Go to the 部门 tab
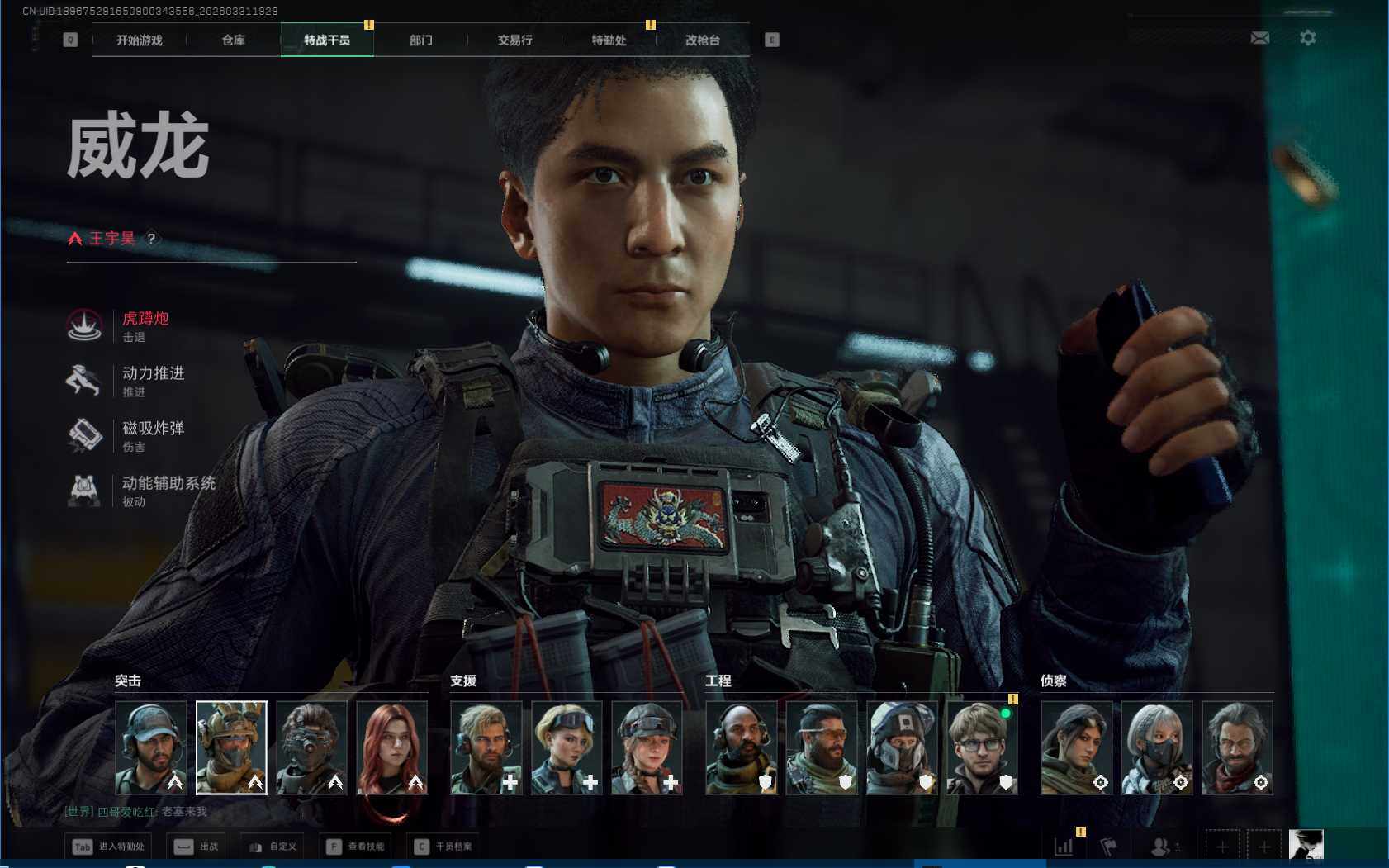 click(421, 40)
